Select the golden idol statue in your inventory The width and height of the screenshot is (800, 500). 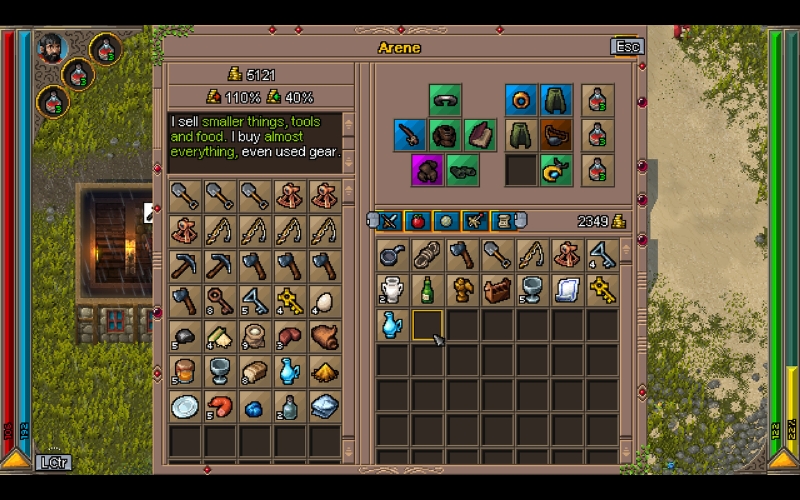tap(463, 290)
